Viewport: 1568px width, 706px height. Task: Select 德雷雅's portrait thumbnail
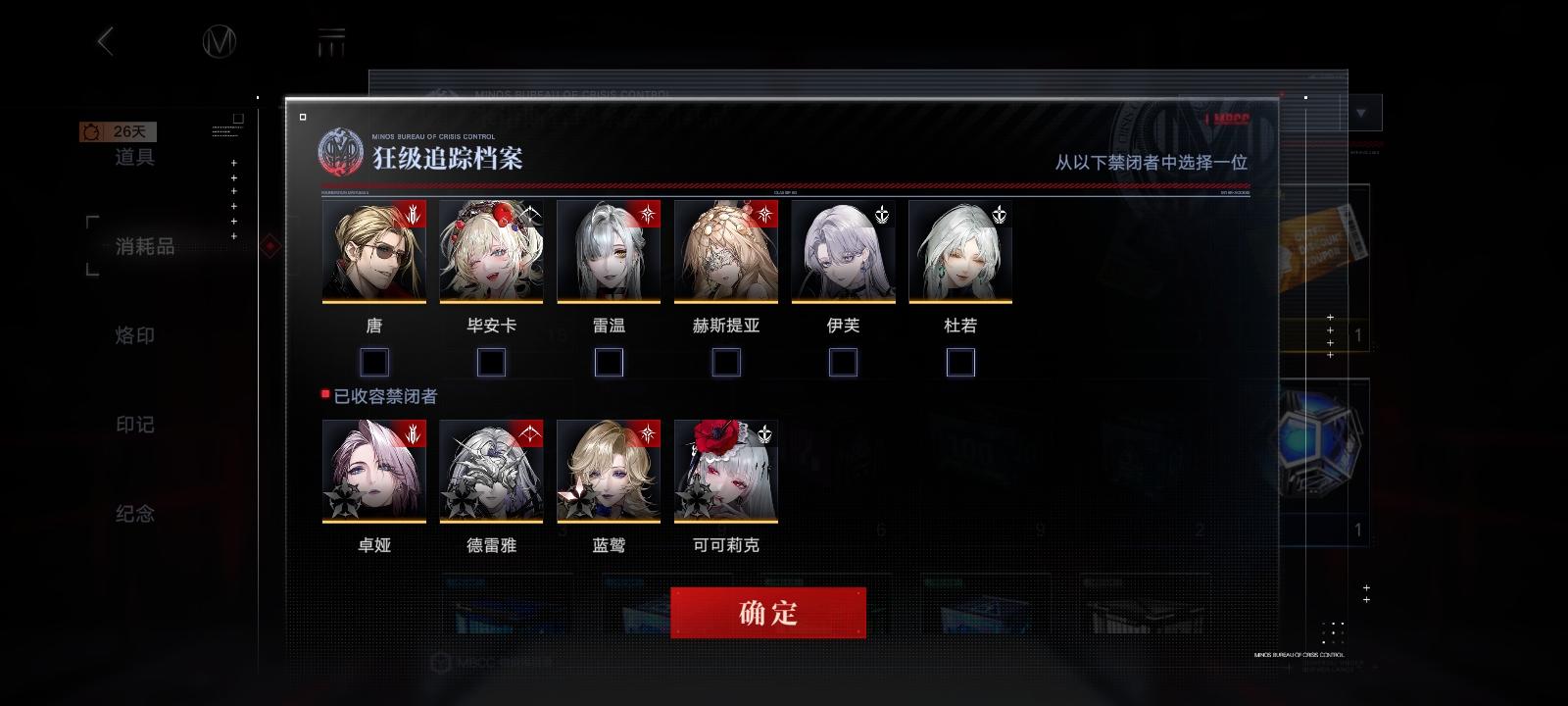tap(491, 472)
